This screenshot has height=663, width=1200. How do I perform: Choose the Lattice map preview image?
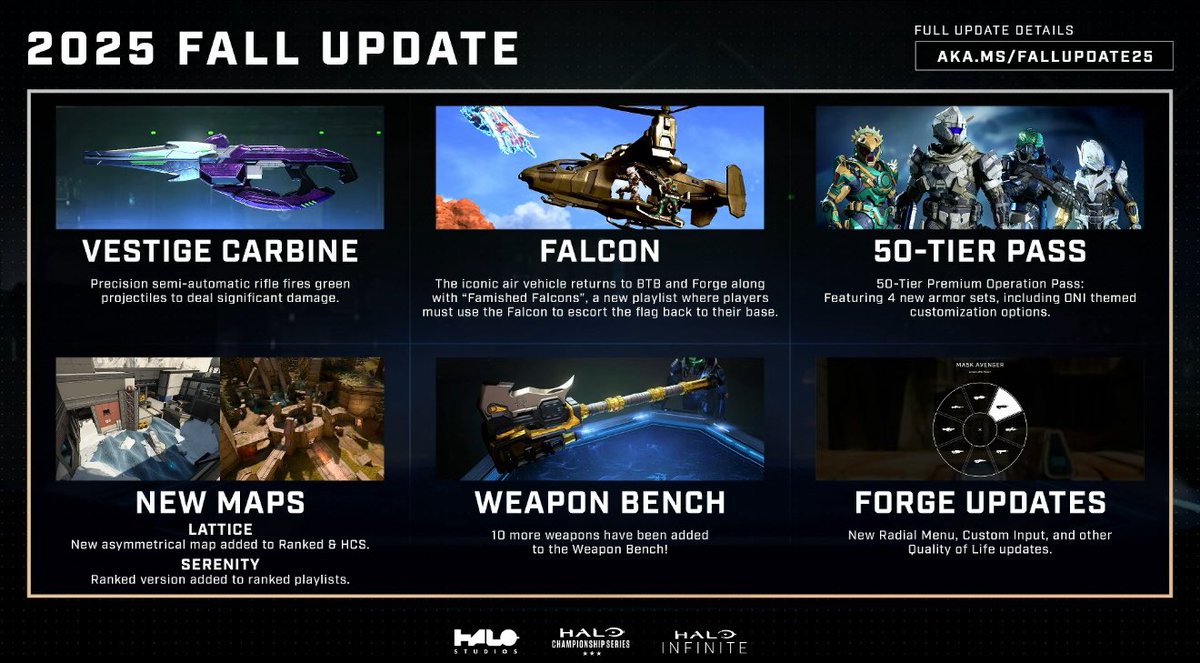tap(138, 418)
